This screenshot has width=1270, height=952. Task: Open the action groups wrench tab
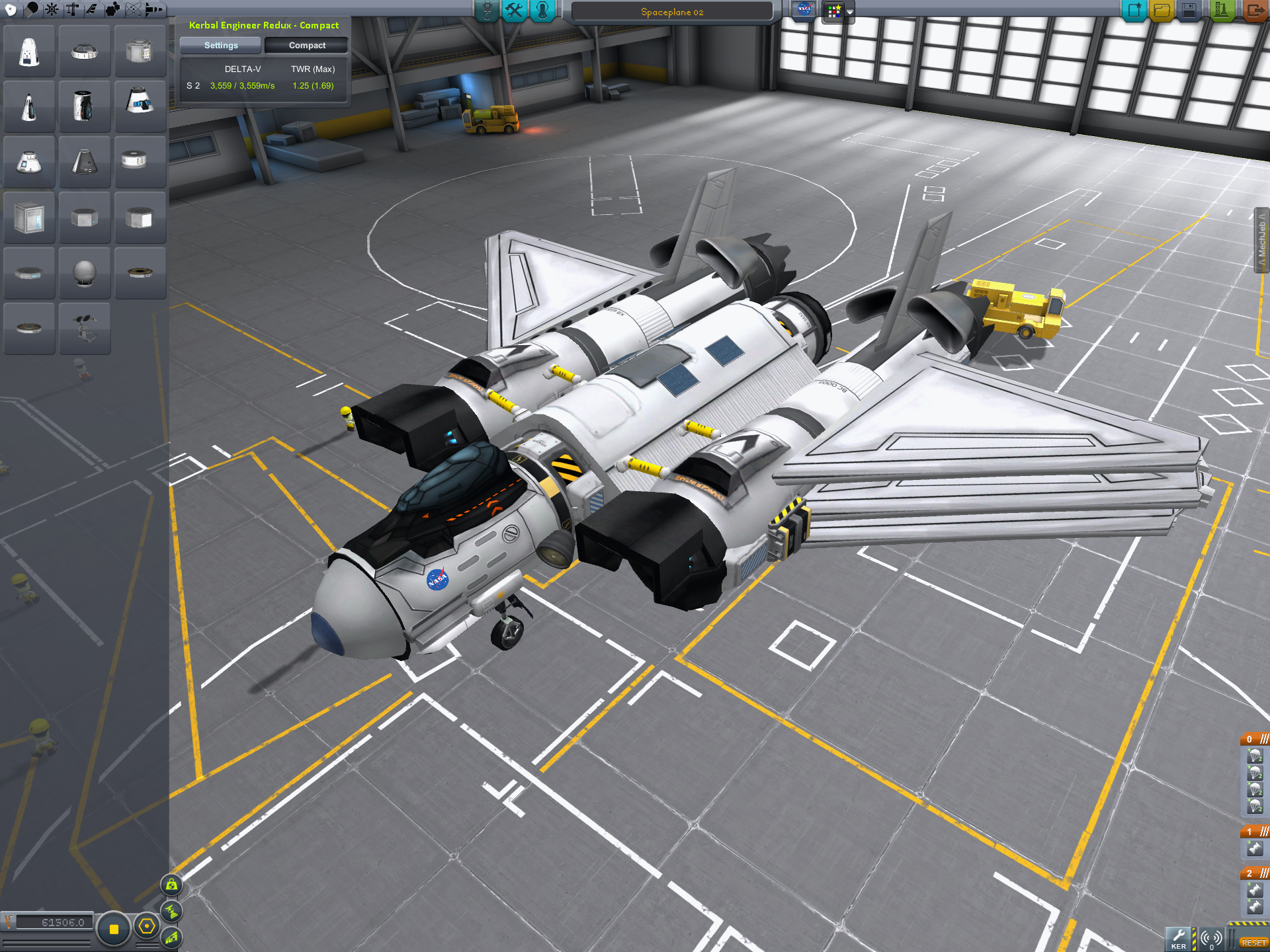click(x=514, y=11)
